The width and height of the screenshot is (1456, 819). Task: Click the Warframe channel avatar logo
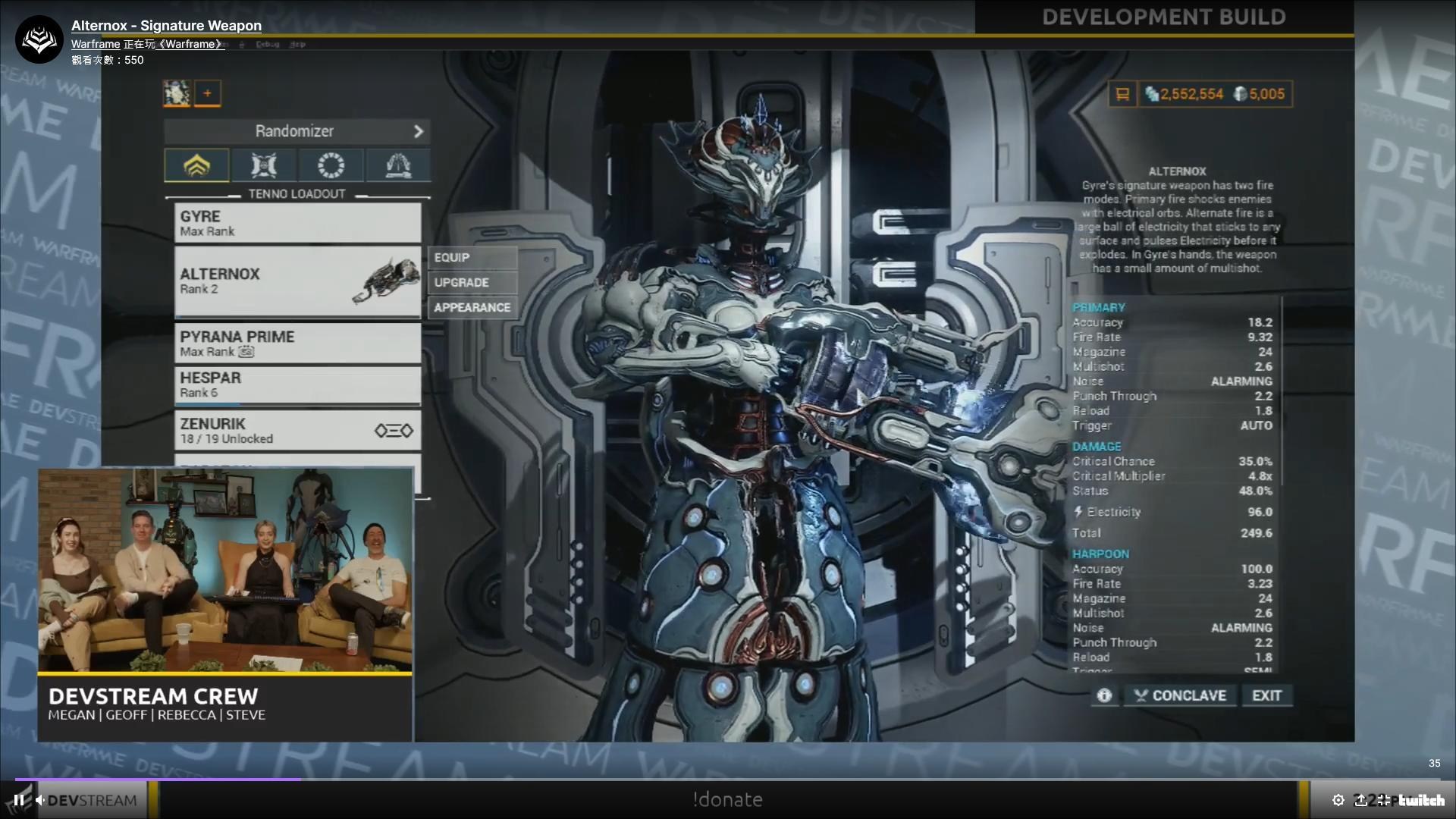tap(38, 38)
